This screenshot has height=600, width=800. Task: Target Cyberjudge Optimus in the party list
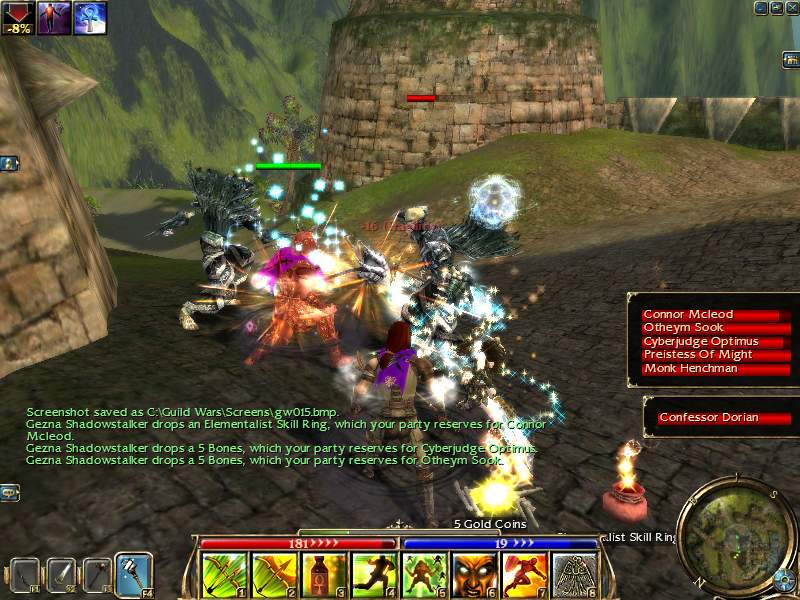(709, 341)
